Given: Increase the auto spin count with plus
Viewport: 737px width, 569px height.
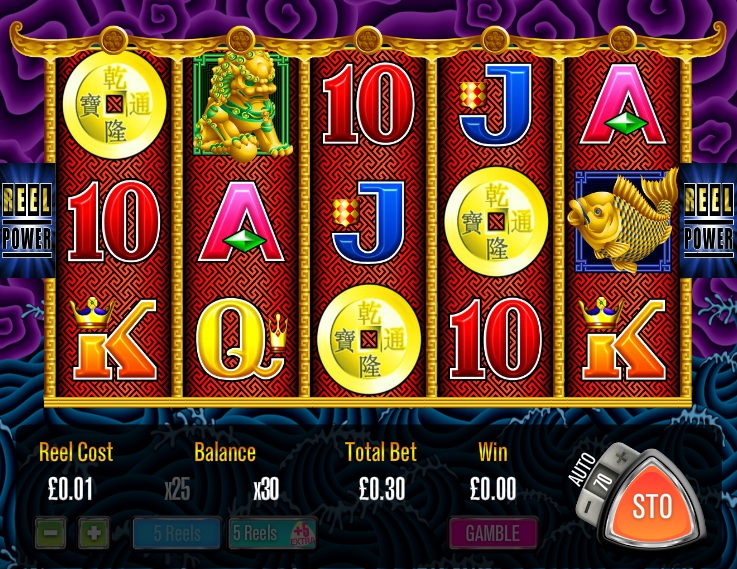Looking at the screenshot, I should tap(620, 457).
